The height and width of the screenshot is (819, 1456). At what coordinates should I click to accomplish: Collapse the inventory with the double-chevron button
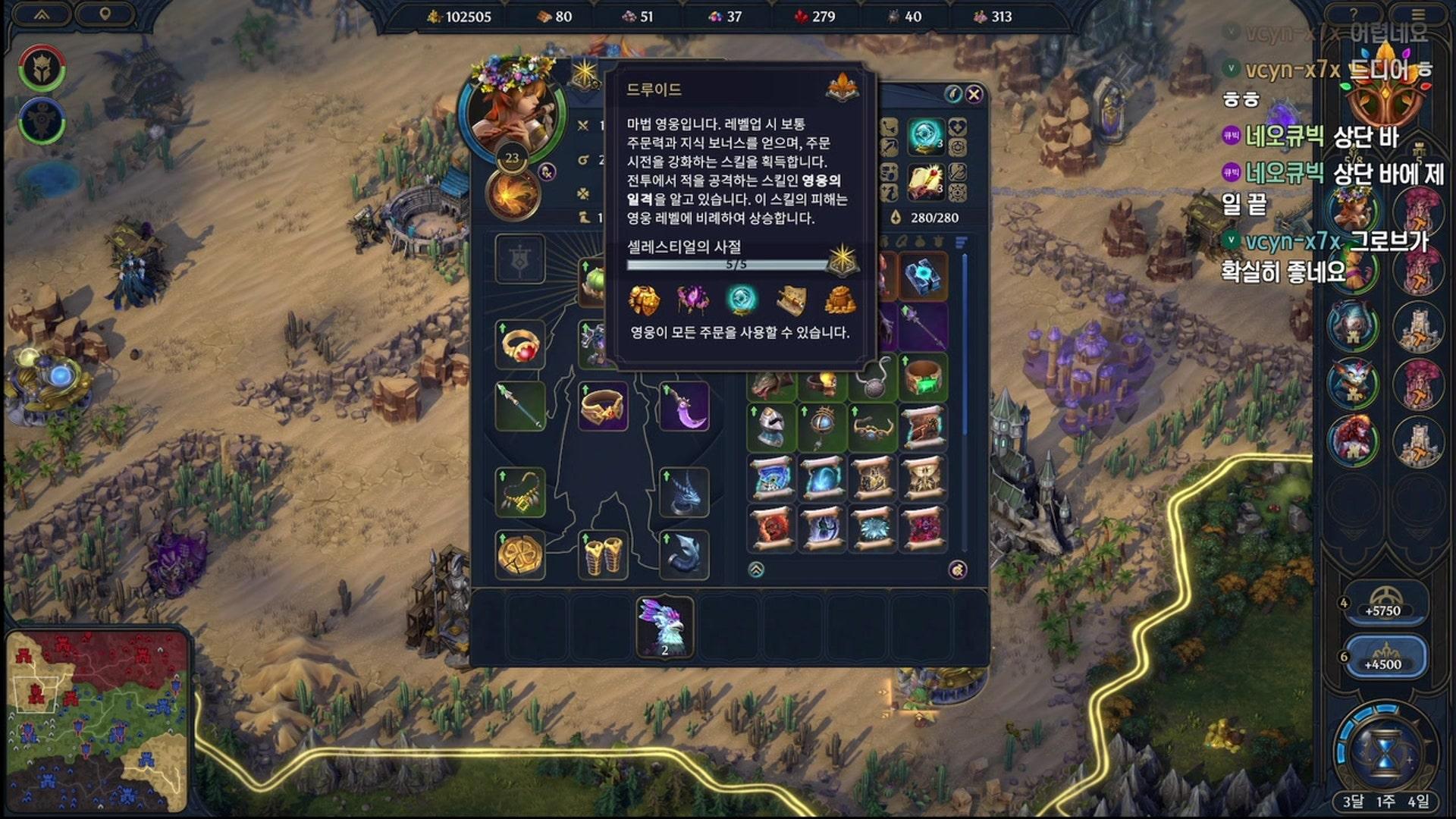(756, 570)
